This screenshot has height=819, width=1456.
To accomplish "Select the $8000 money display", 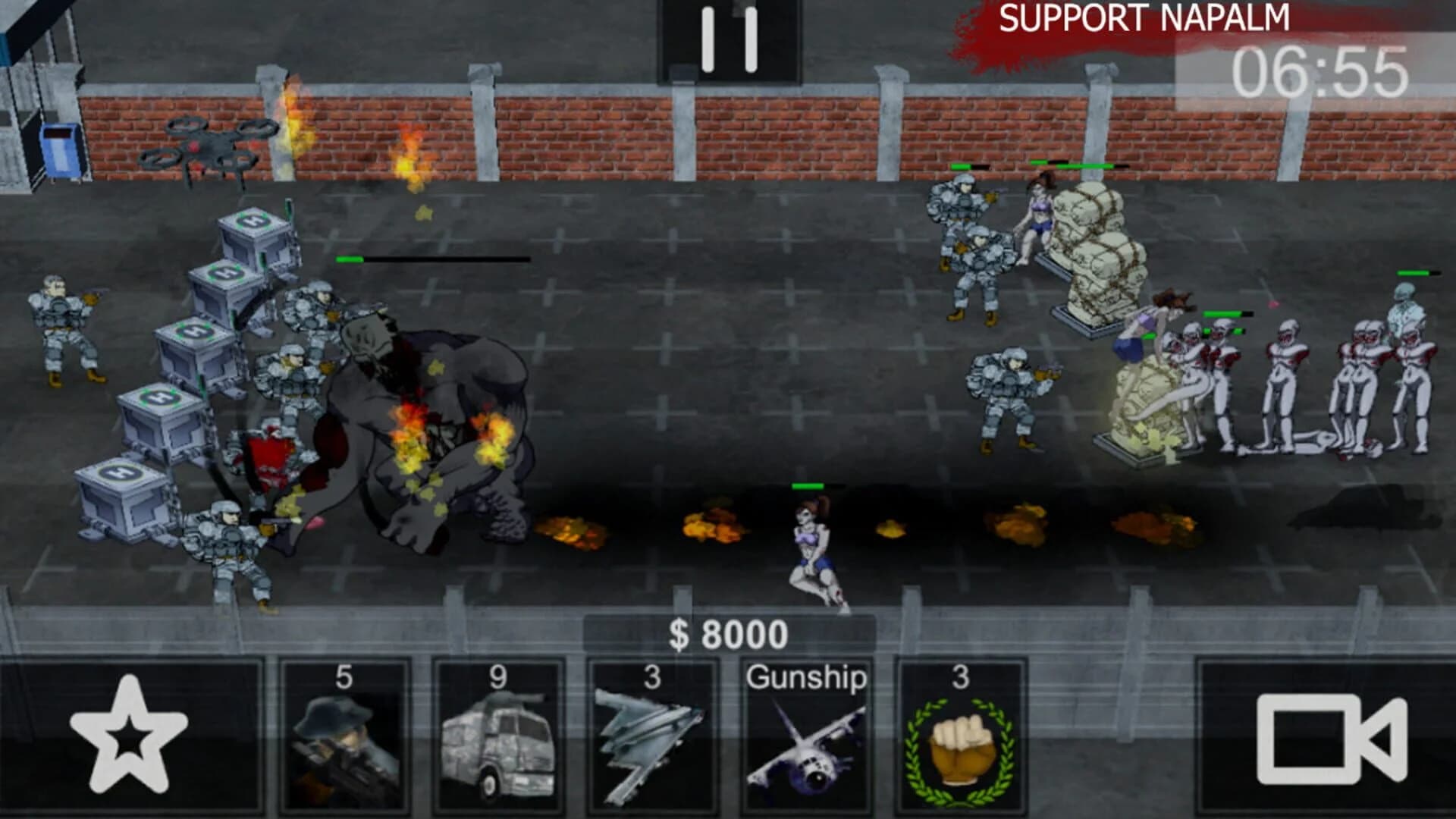I will pyautogui.click(x=728, y=632).
